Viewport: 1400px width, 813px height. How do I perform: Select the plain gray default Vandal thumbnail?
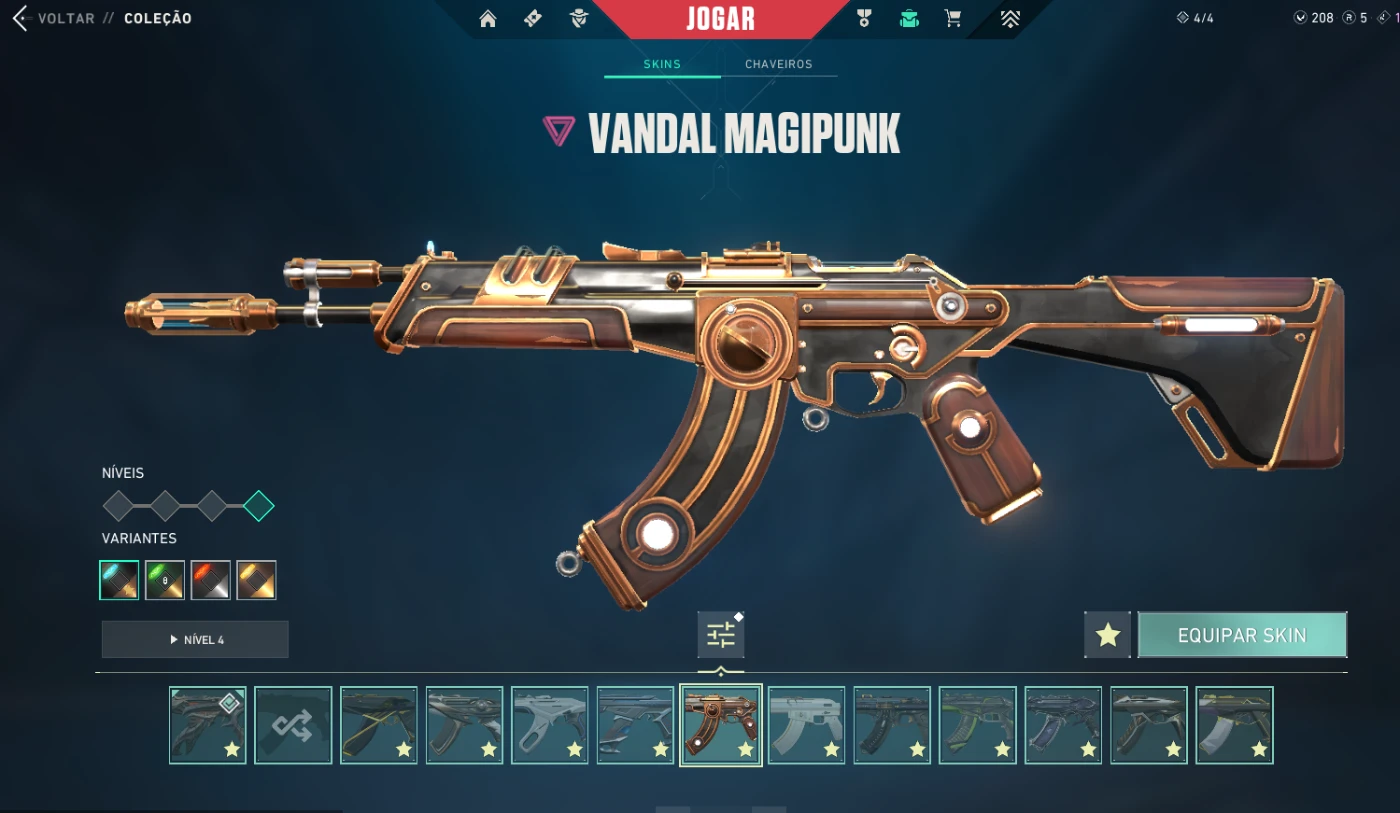click(x=806, y=725)
